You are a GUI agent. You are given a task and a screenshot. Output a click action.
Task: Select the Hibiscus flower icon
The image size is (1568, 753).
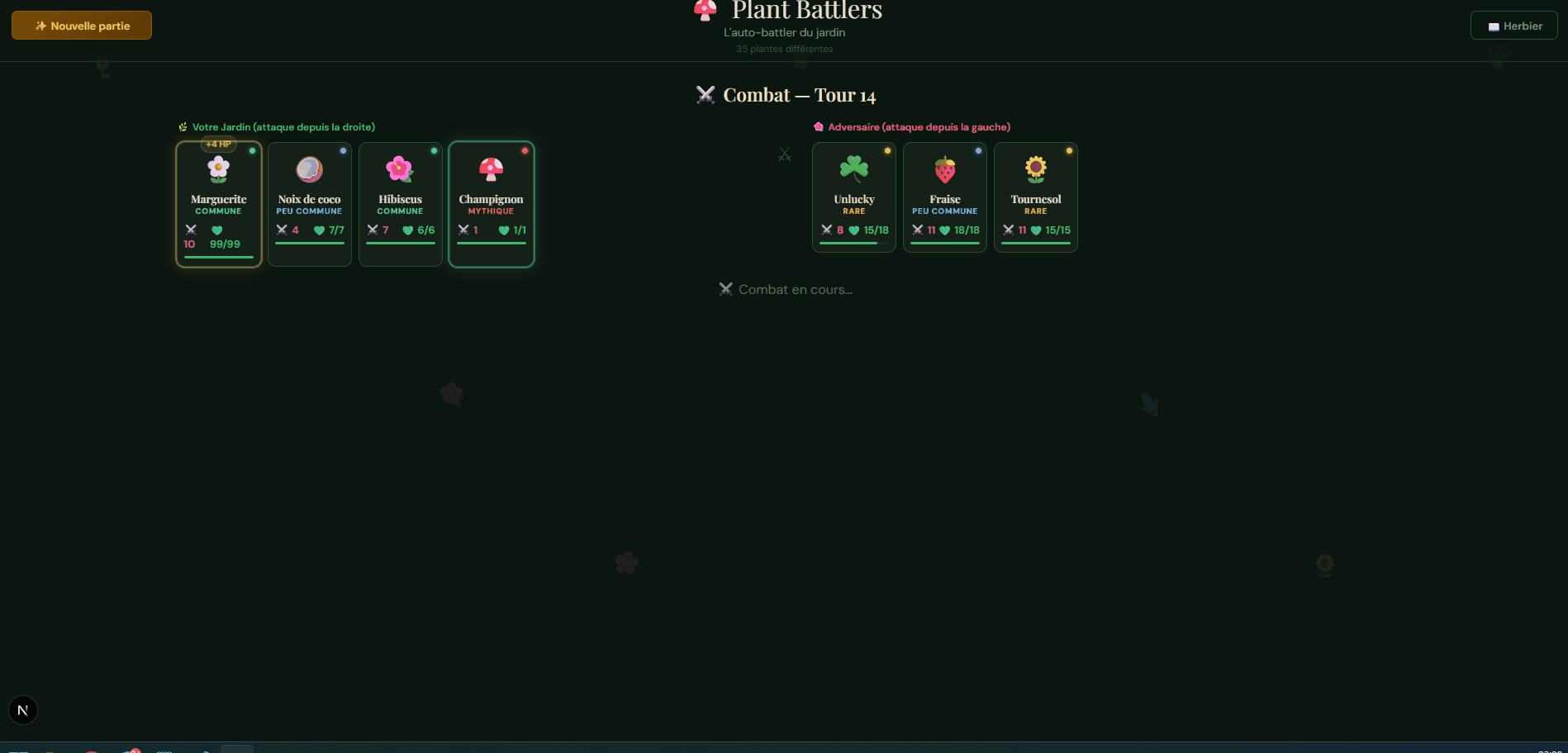point(400,169)
